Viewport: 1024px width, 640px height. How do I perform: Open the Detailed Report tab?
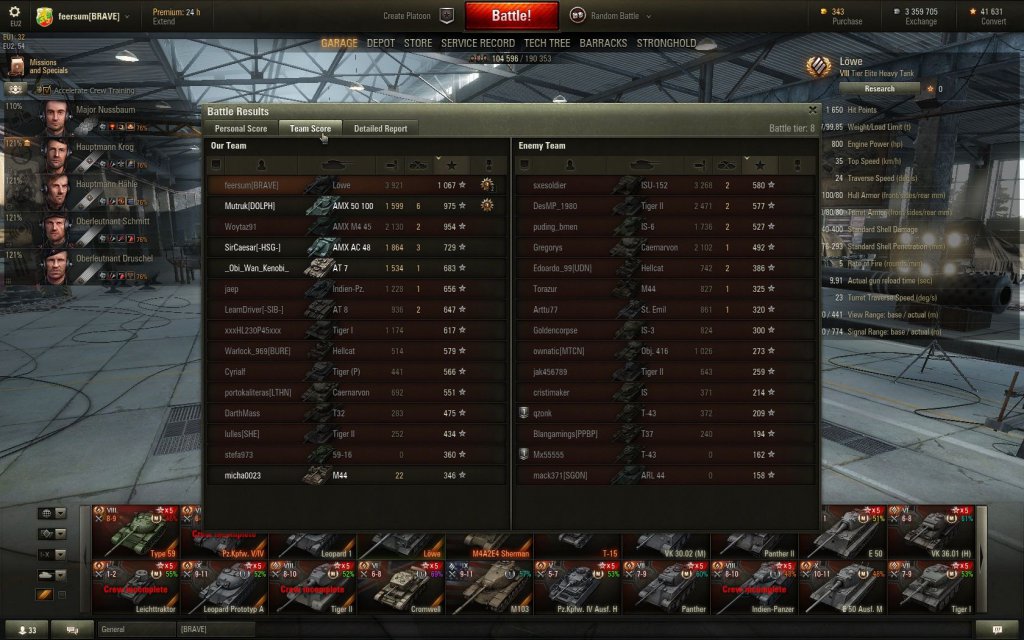click(x=380, y=128)
